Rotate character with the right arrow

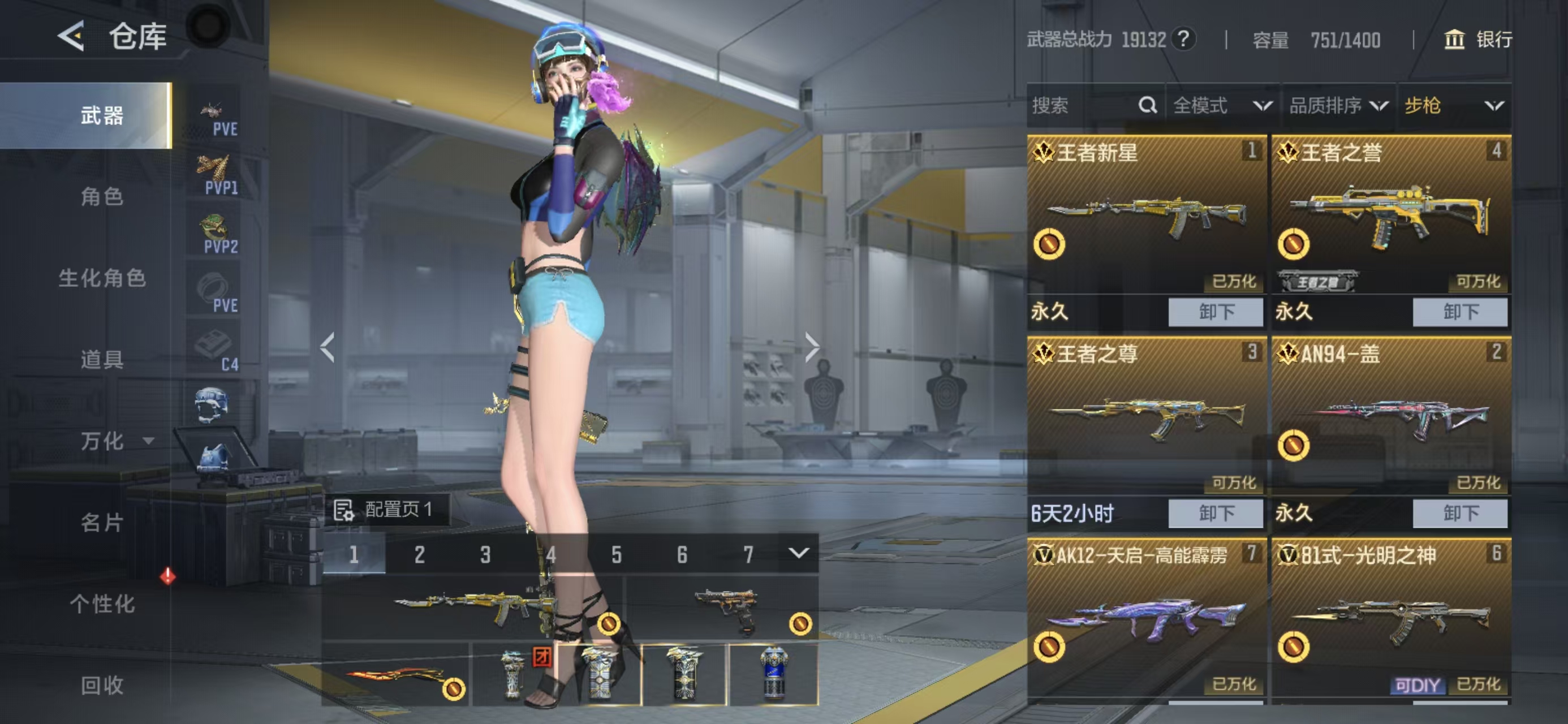[811, 347]
